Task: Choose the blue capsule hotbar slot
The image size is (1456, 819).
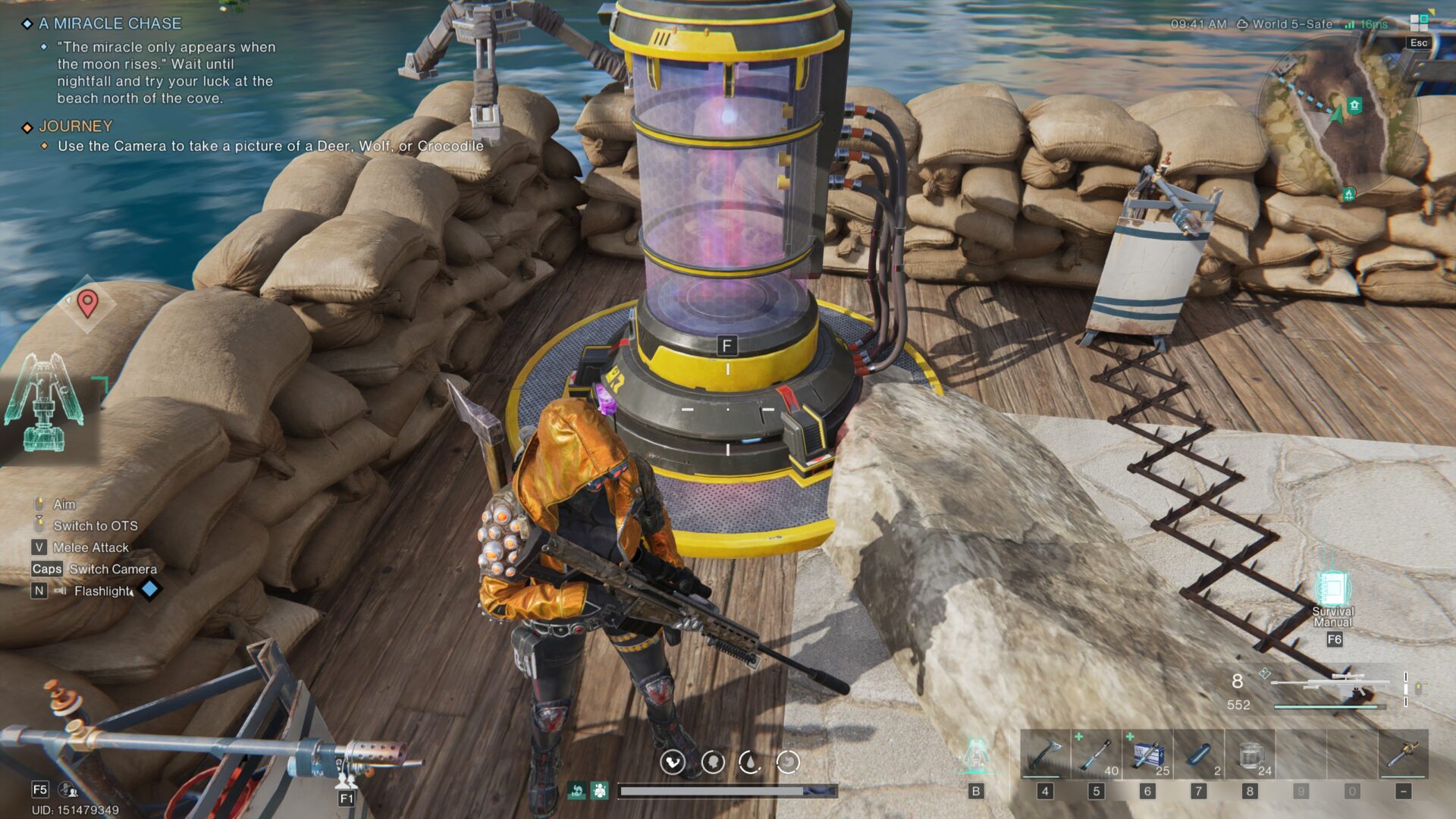Action: [1199, 755]
